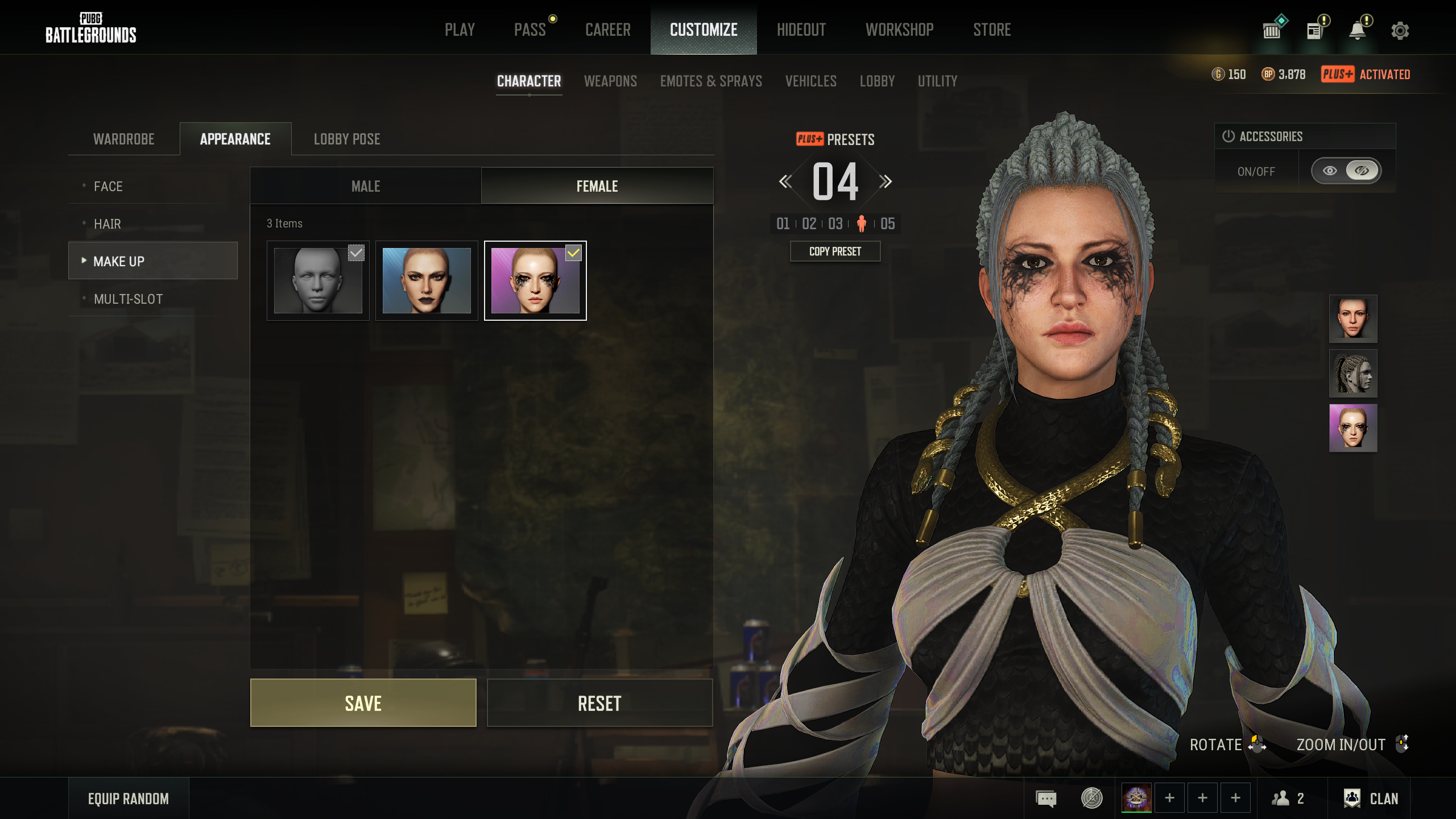The height and width of the screenshot is (819, 1456).
Task: Reset the appearance changes
Action: tap(599, 703)
